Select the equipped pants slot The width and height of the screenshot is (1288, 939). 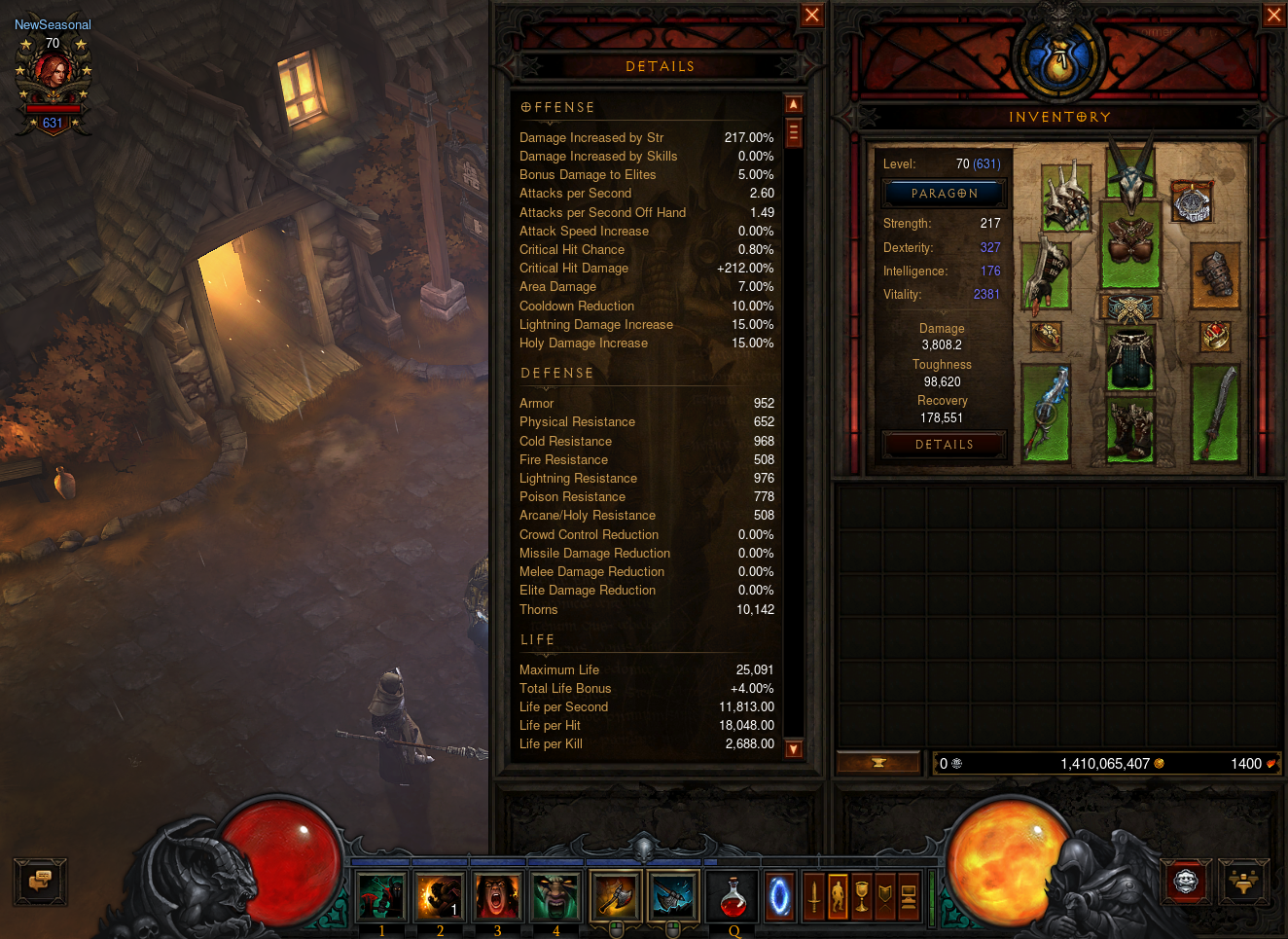coord(1130,357)
